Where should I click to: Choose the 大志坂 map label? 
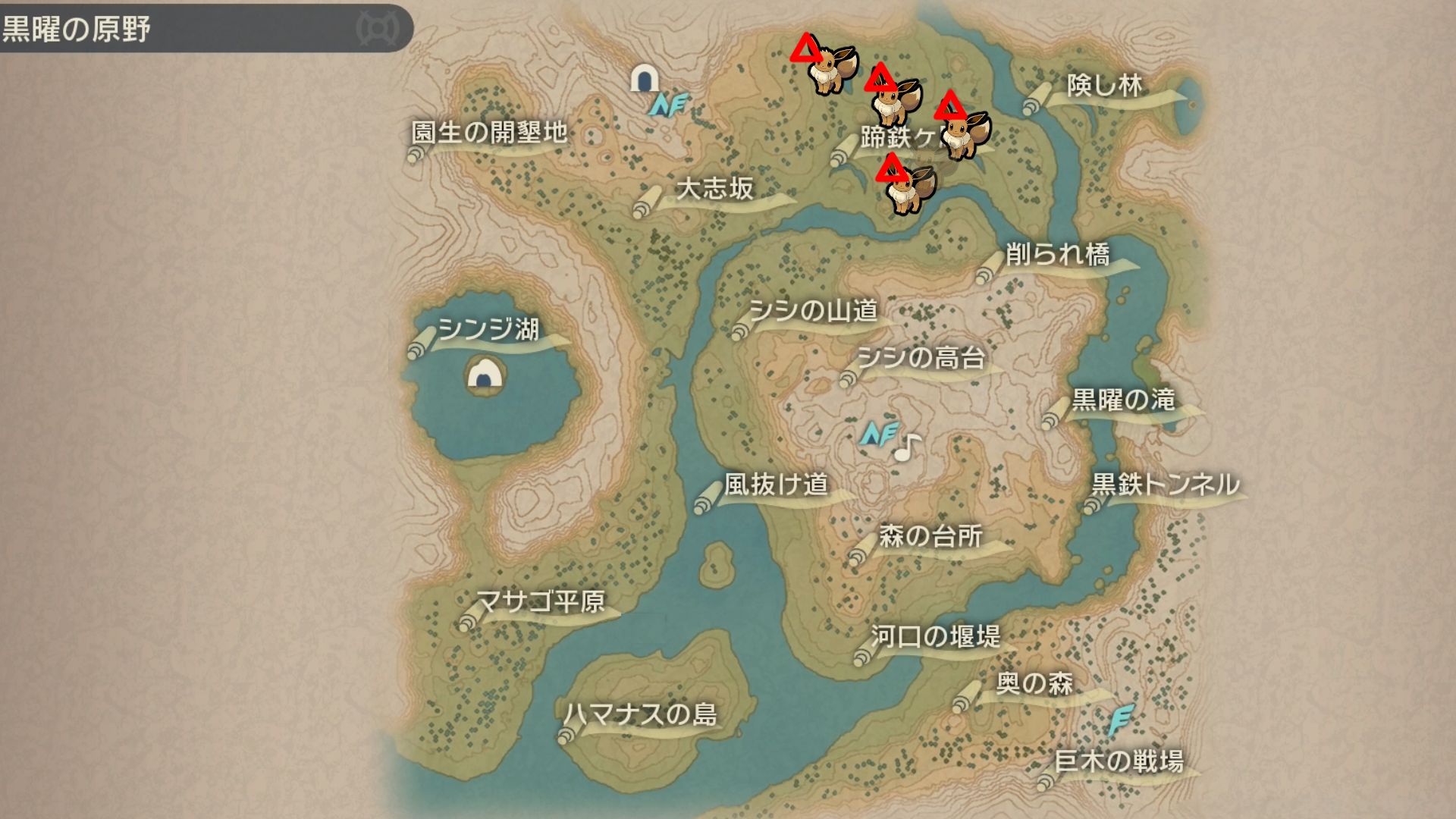click(x=714, y=189)
